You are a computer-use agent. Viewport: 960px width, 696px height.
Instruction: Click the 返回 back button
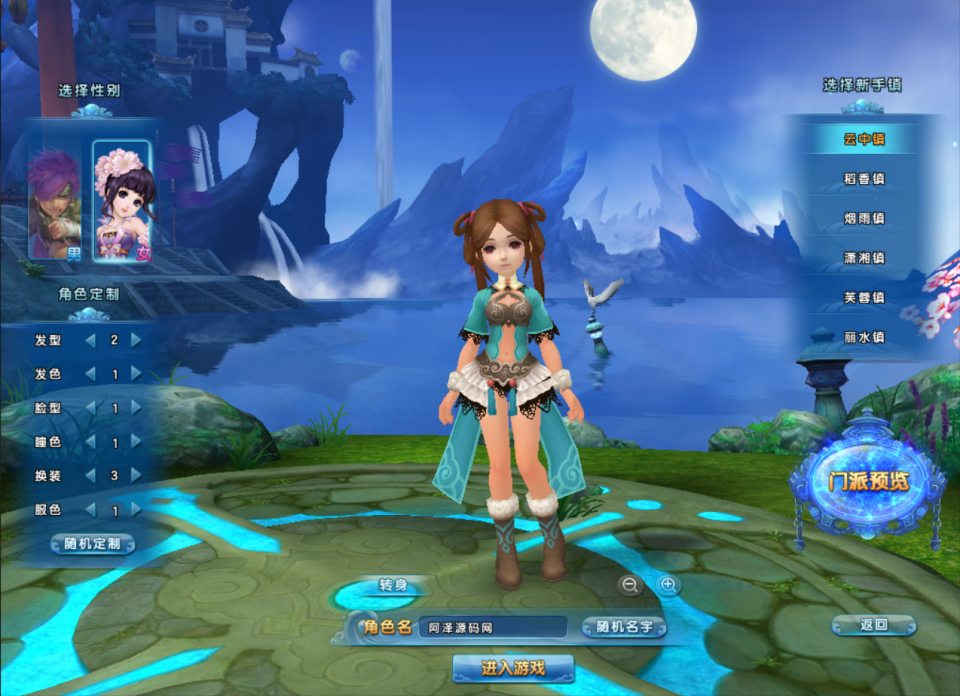(874, 625)
